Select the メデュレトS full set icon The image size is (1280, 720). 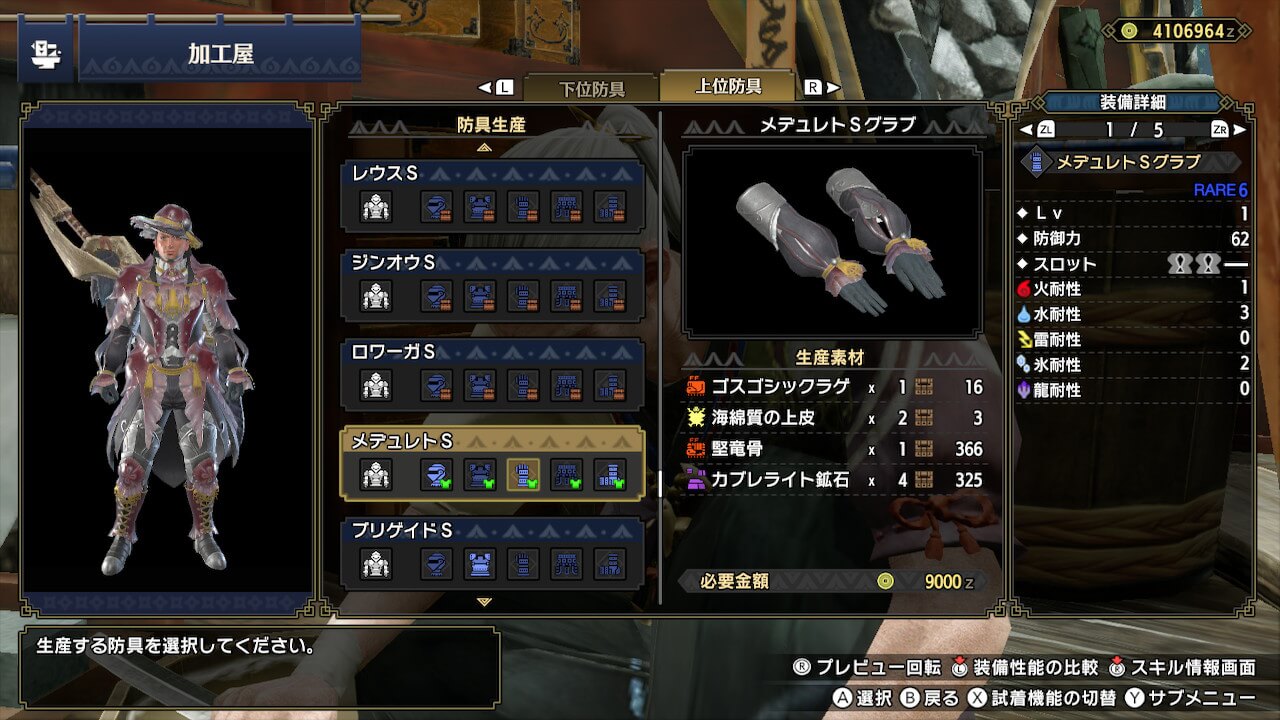click(376, 475)
